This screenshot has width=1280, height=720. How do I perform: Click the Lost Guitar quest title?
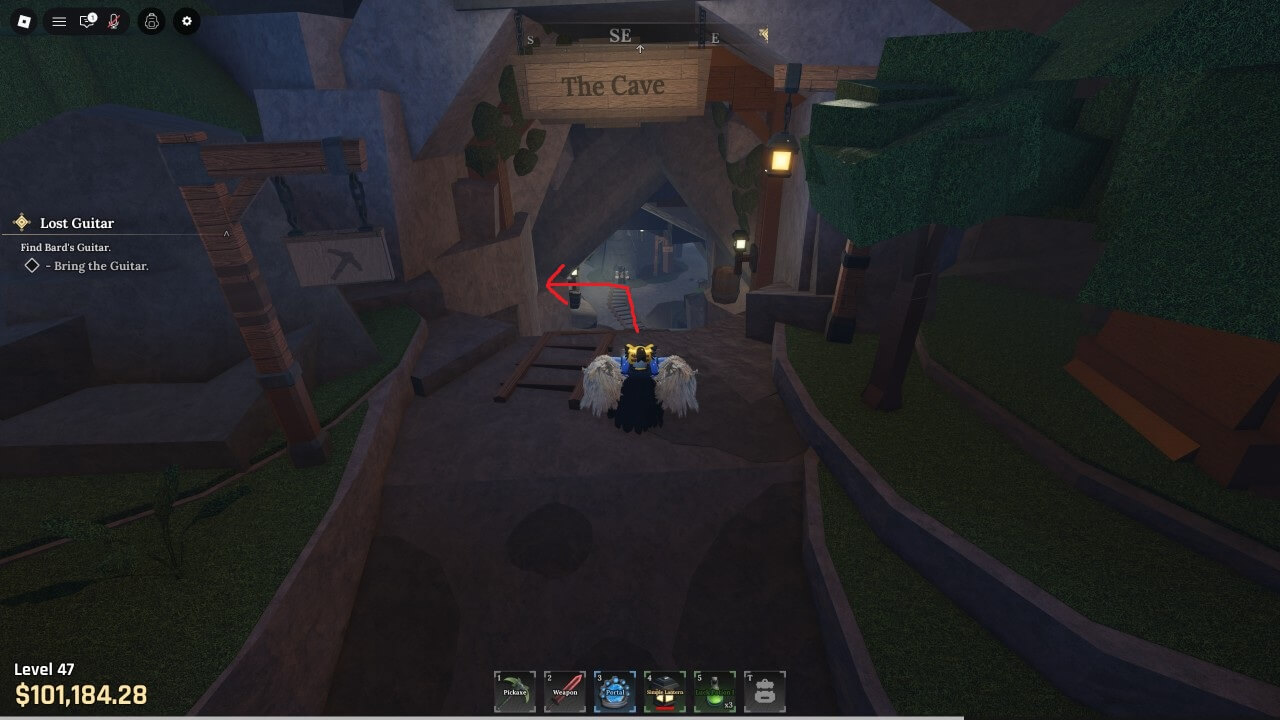[77, 223]
